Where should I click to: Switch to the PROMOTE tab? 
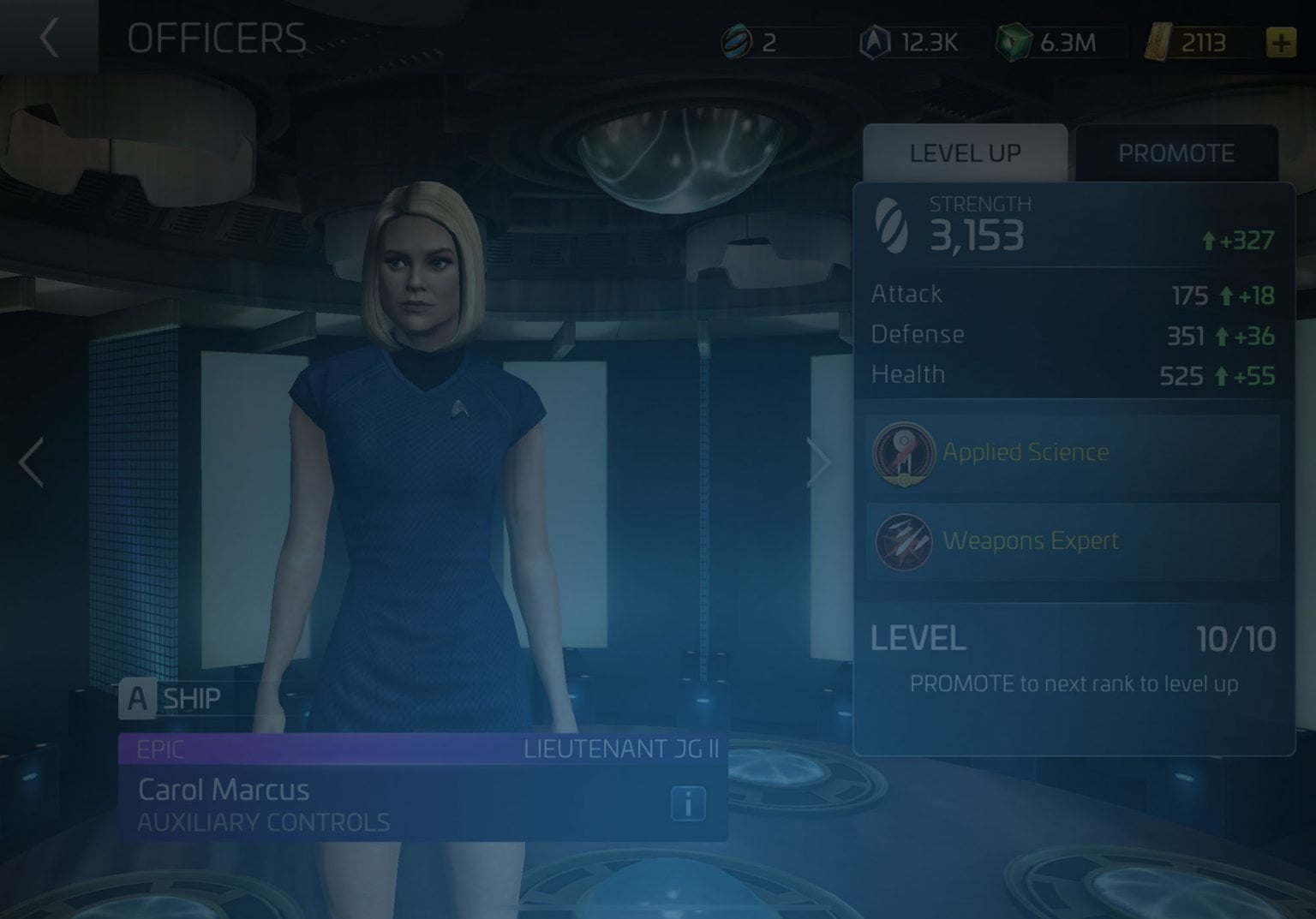(x=1177, y=152)
